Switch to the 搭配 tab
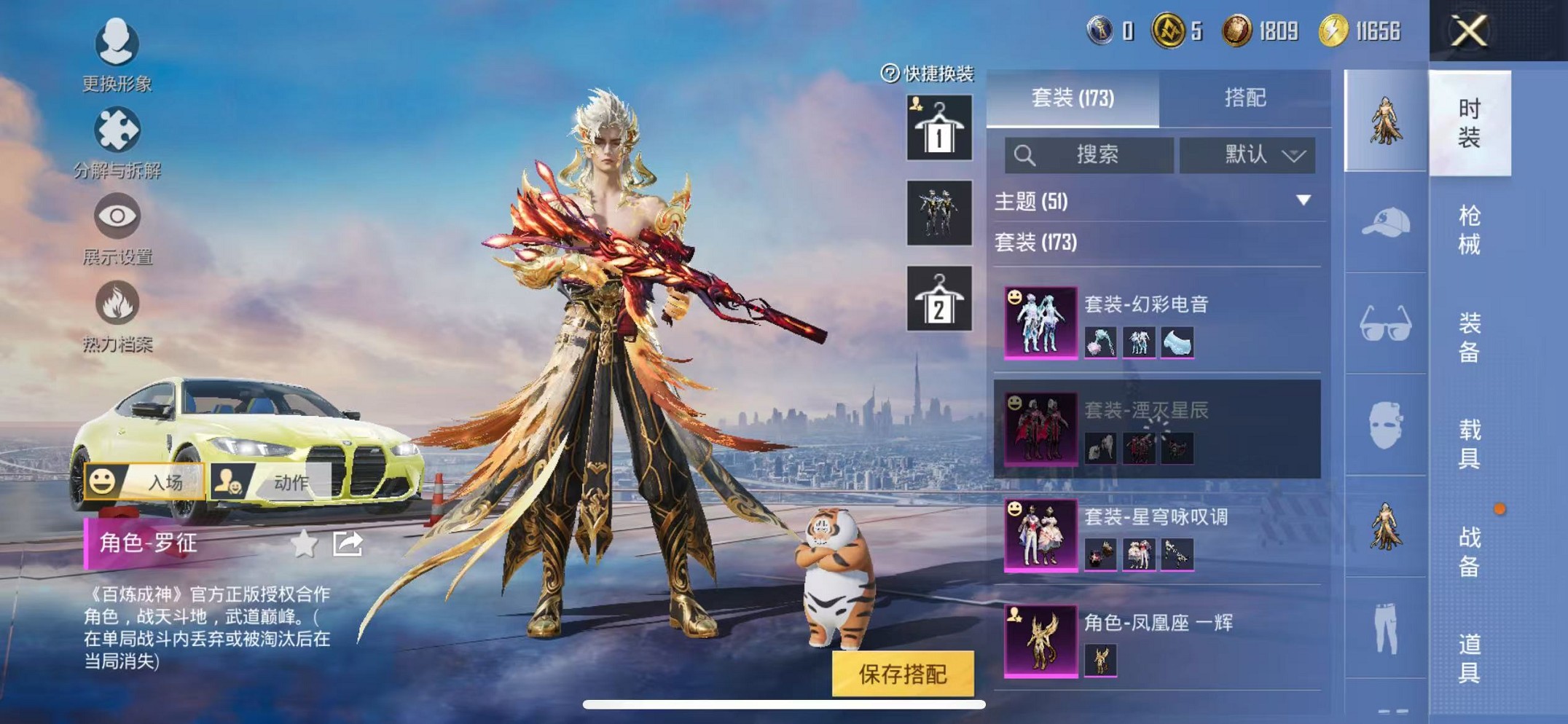This screenshot has height=724, width=1568. 1244,98
